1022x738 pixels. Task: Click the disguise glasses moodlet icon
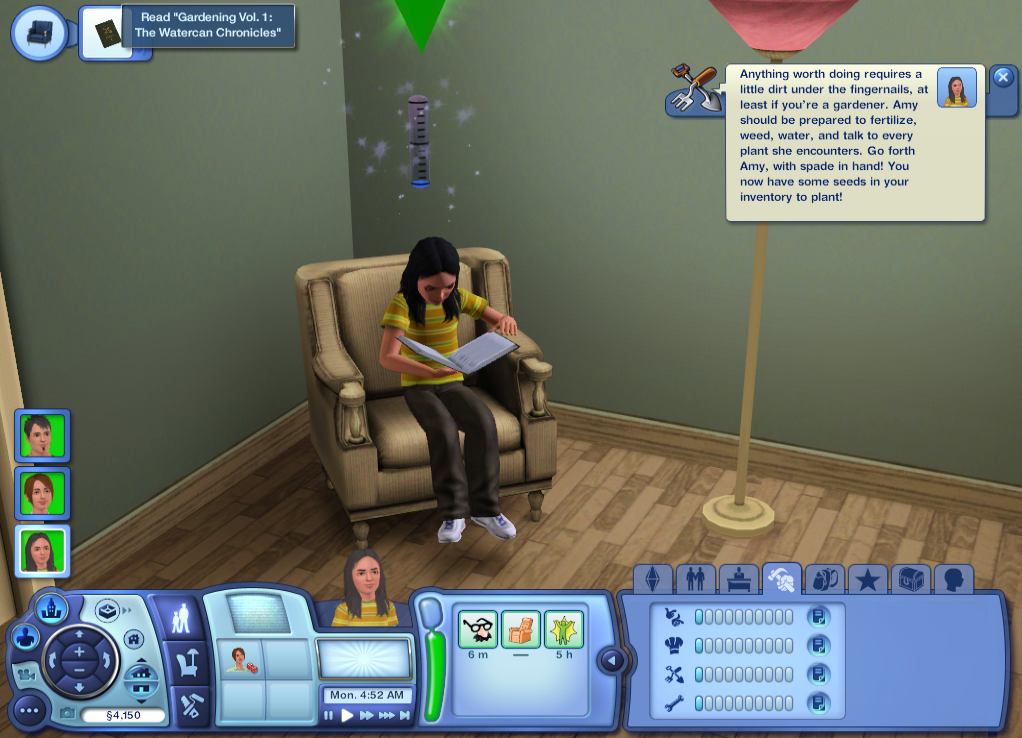477,630
